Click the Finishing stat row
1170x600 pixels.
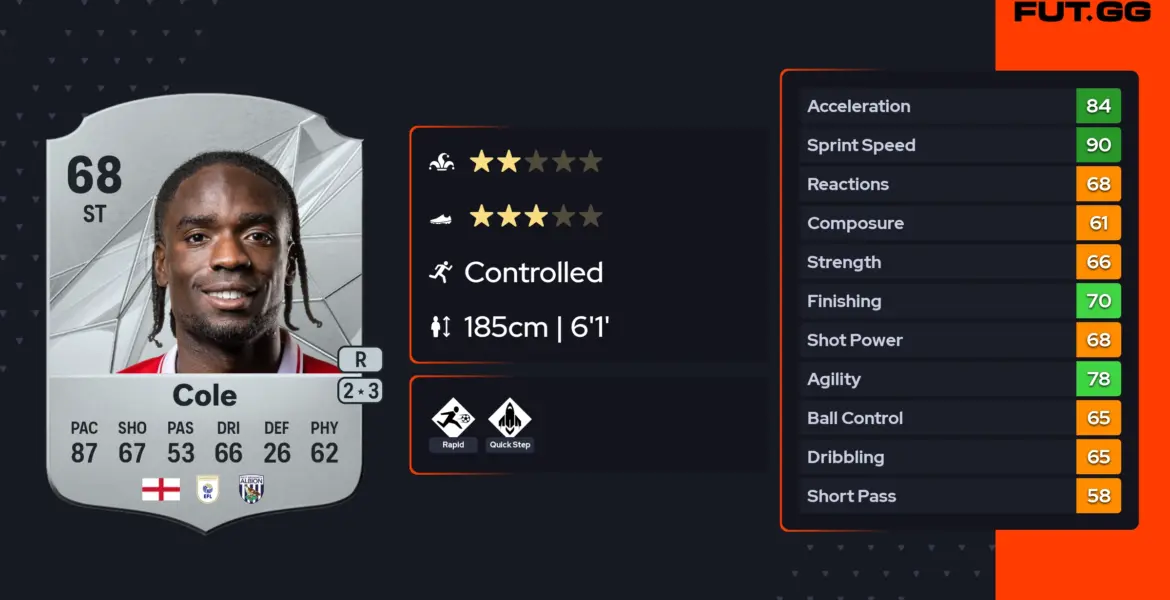pyautogui.click(x=960, y=301)
